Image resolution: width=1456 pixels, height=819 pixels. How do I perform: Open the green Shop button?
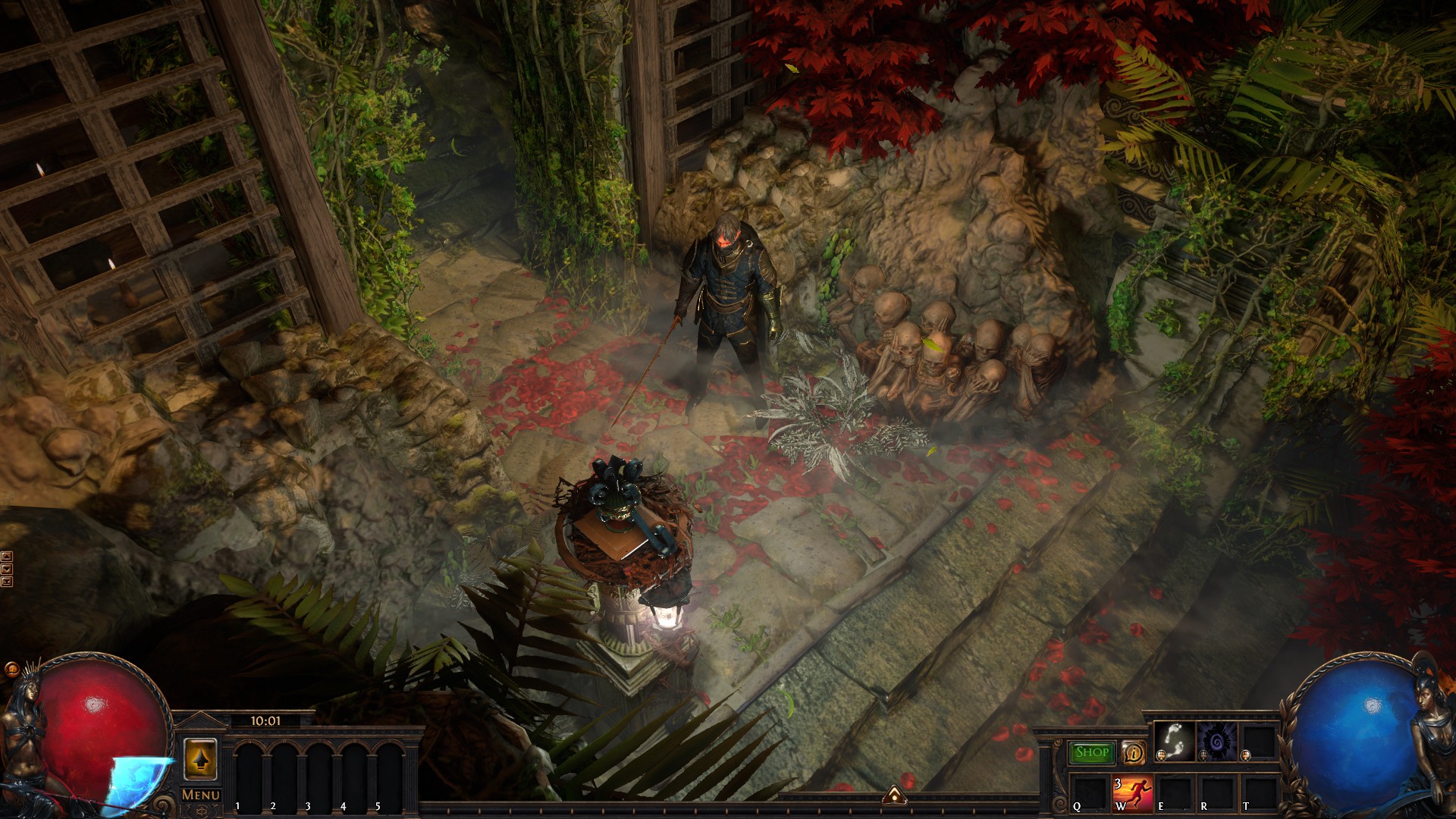click(x=1092, y=752)
